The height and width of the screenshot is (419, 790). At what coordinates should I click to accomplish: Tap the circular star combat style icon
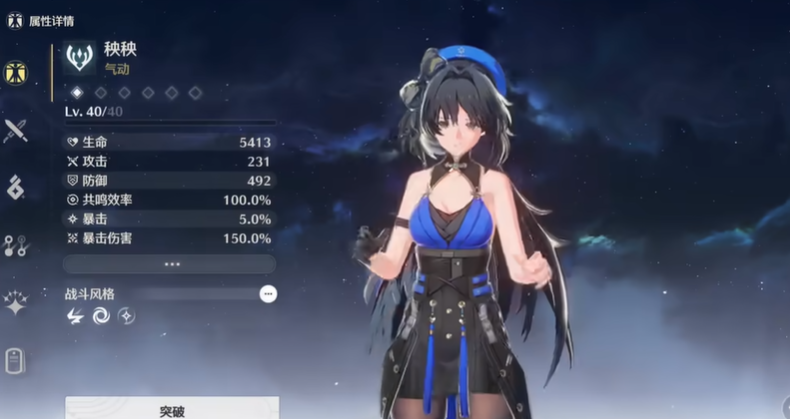pos(126,316)
